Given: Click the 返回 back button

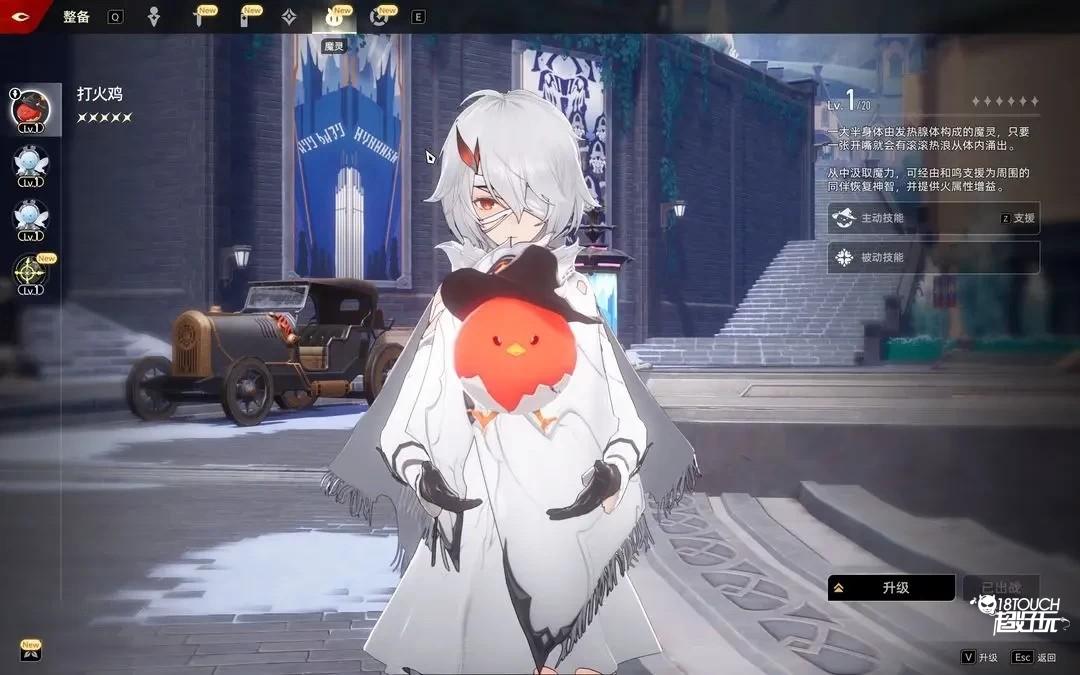Looking at the screenshot, I should coord(1034,657).
